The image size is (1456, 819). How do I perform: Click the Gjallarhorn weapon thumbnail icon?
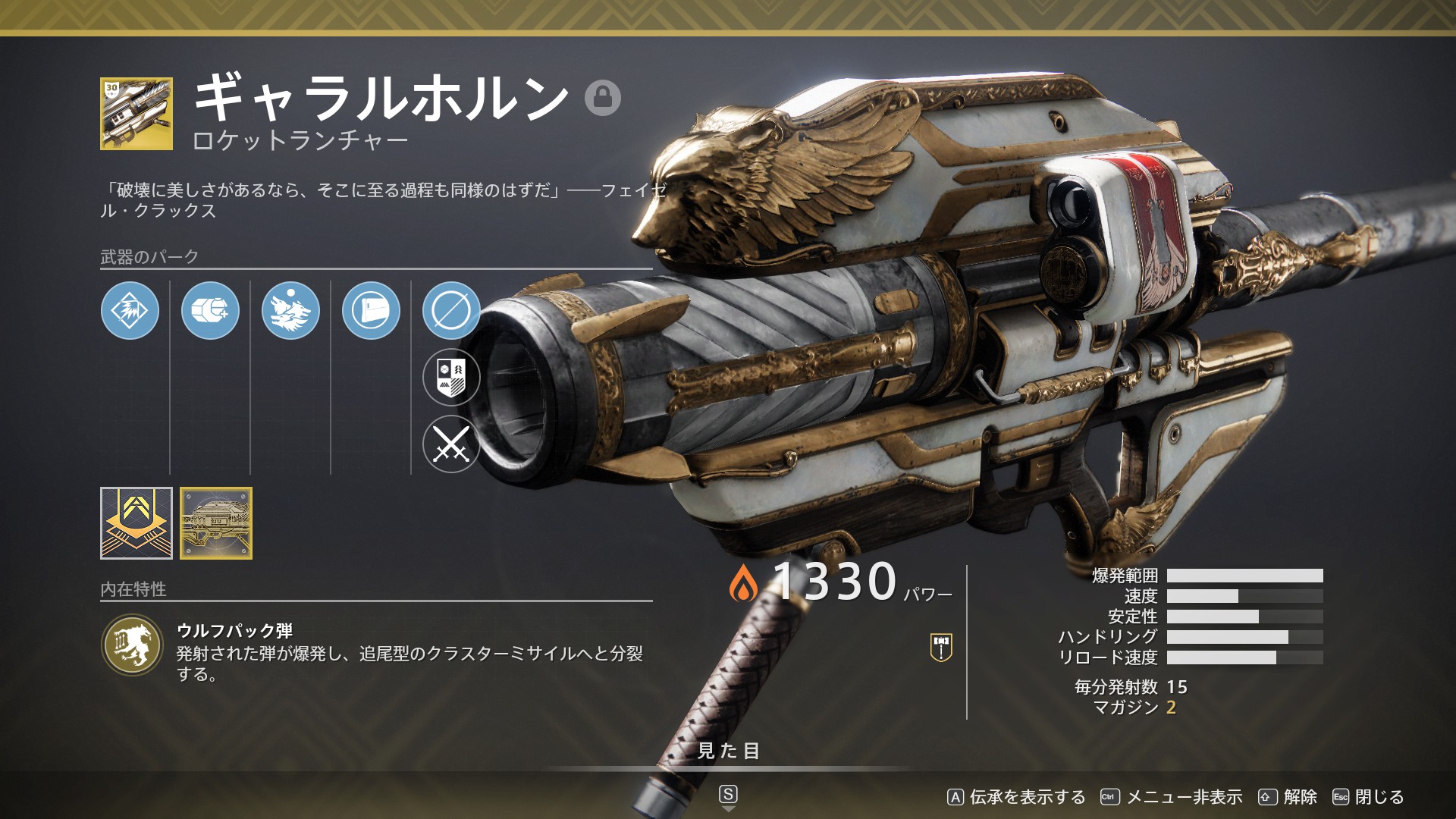point(136,114)
